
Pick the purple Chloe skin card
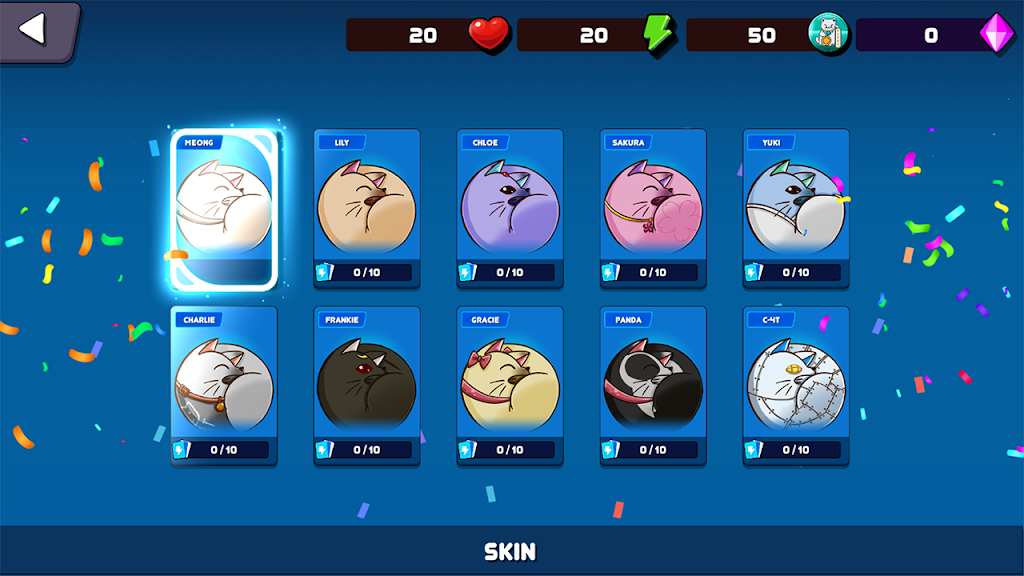coord(510,208)
